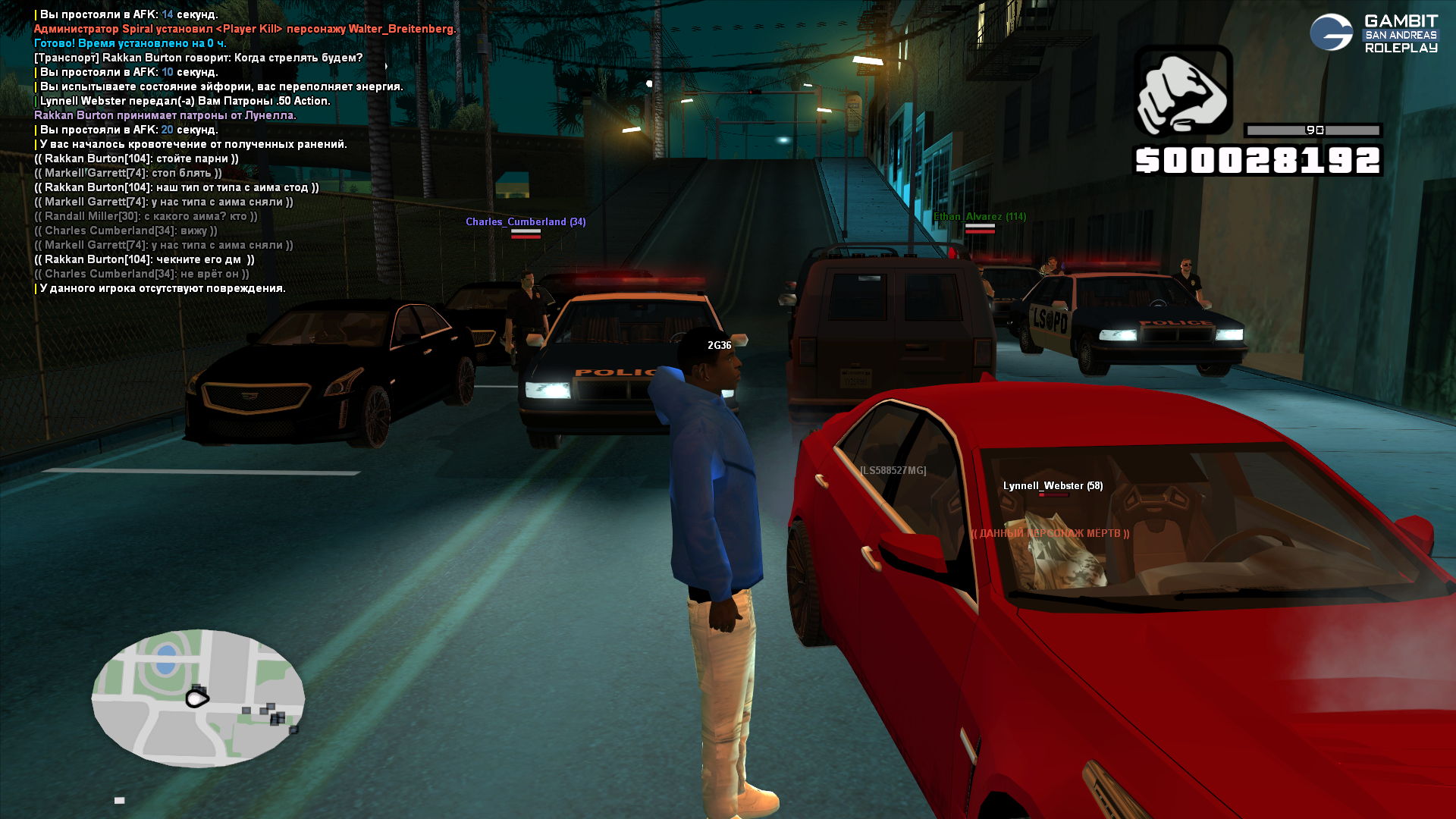Select Ethan_Alvarez's player nametag
The height and width of the screenshot is (819, 1456).
[980, 217]
